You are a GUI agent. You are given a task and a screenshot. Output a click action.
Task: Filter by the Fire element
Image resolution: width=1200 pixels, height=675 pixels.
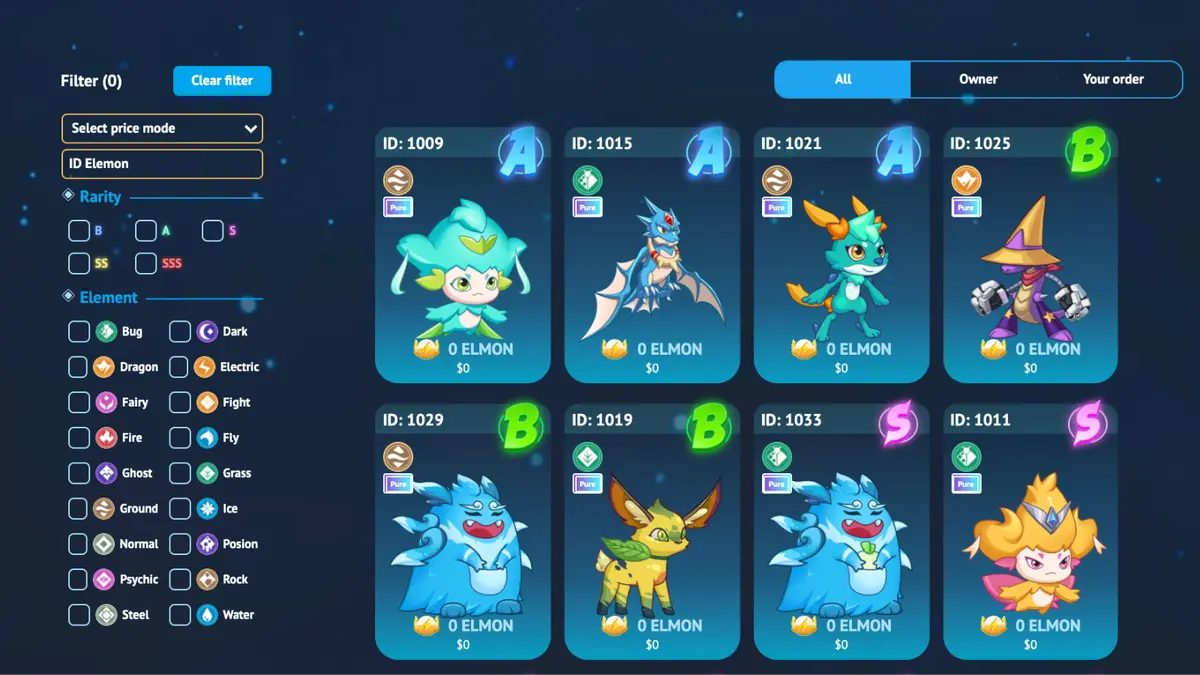pyautogui.click(x=79, y=438)
